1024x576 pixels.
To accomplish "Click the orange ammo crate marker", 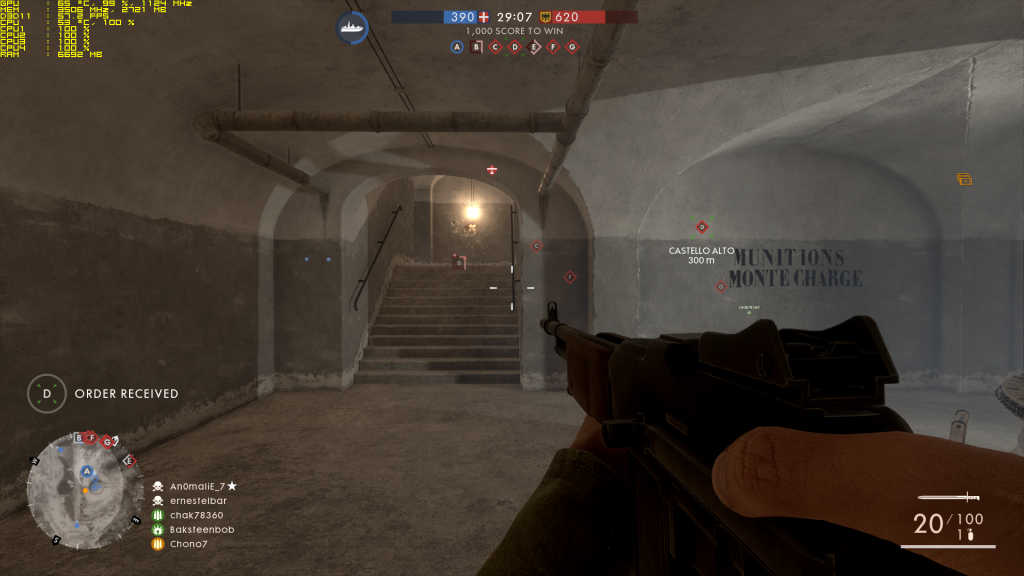I will (x=965, y=179).
